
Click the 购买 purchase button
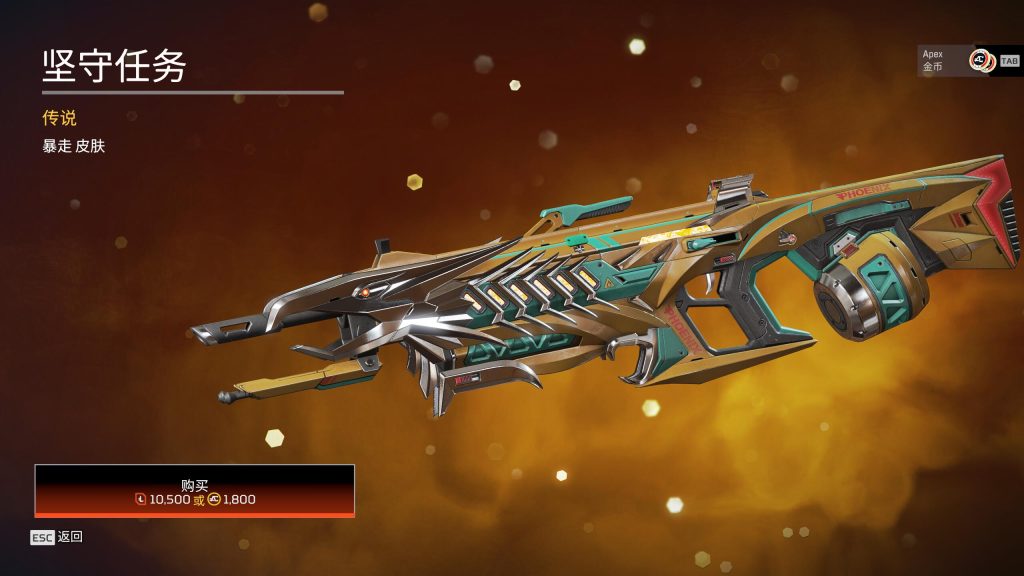(x=195, y=490)
